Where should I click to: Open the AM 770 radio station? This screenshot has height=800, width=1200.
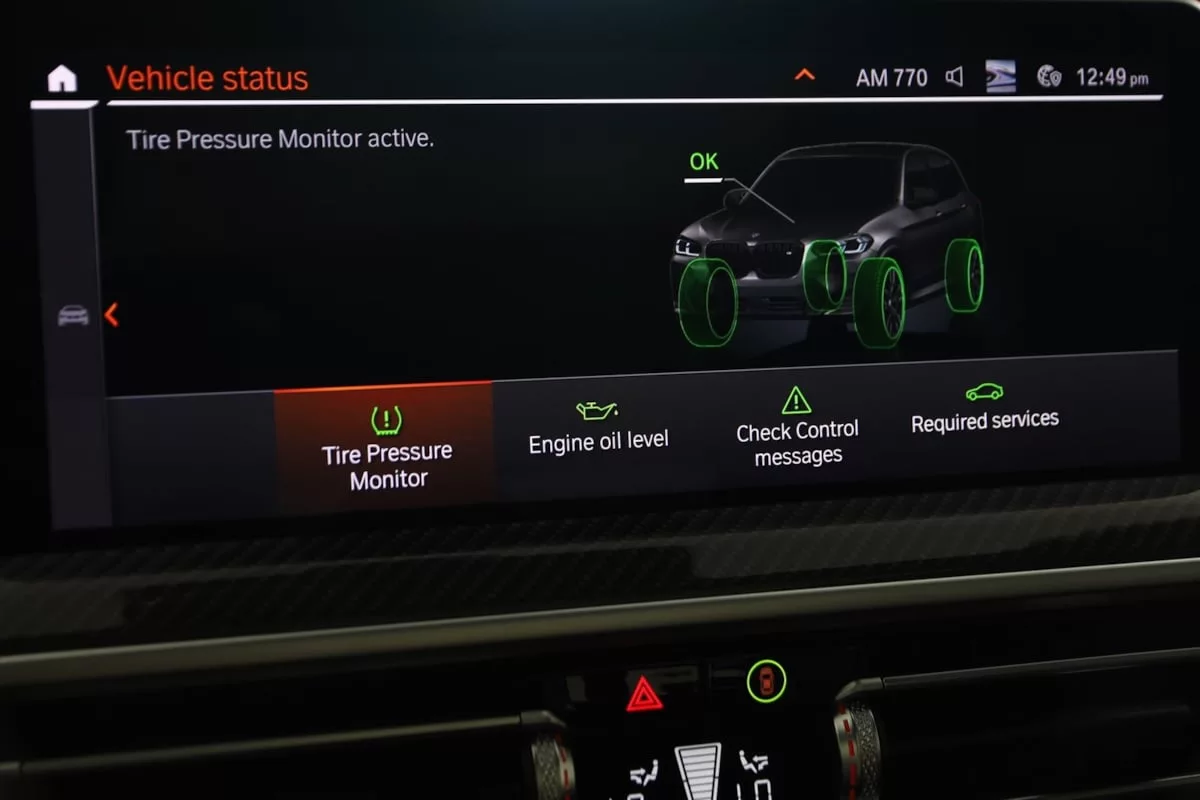891,77
